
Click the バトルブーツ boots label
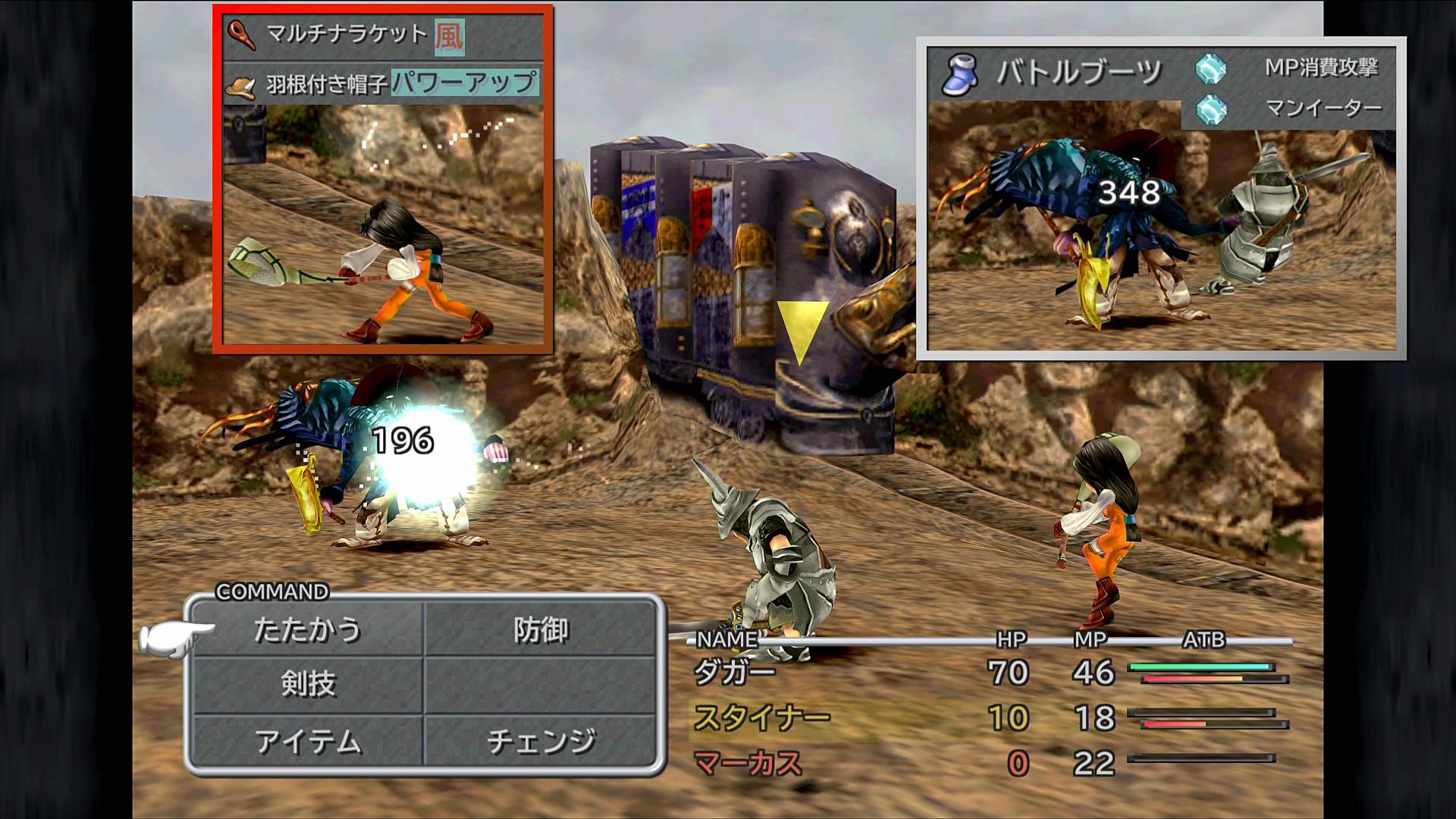(1078, 73)
